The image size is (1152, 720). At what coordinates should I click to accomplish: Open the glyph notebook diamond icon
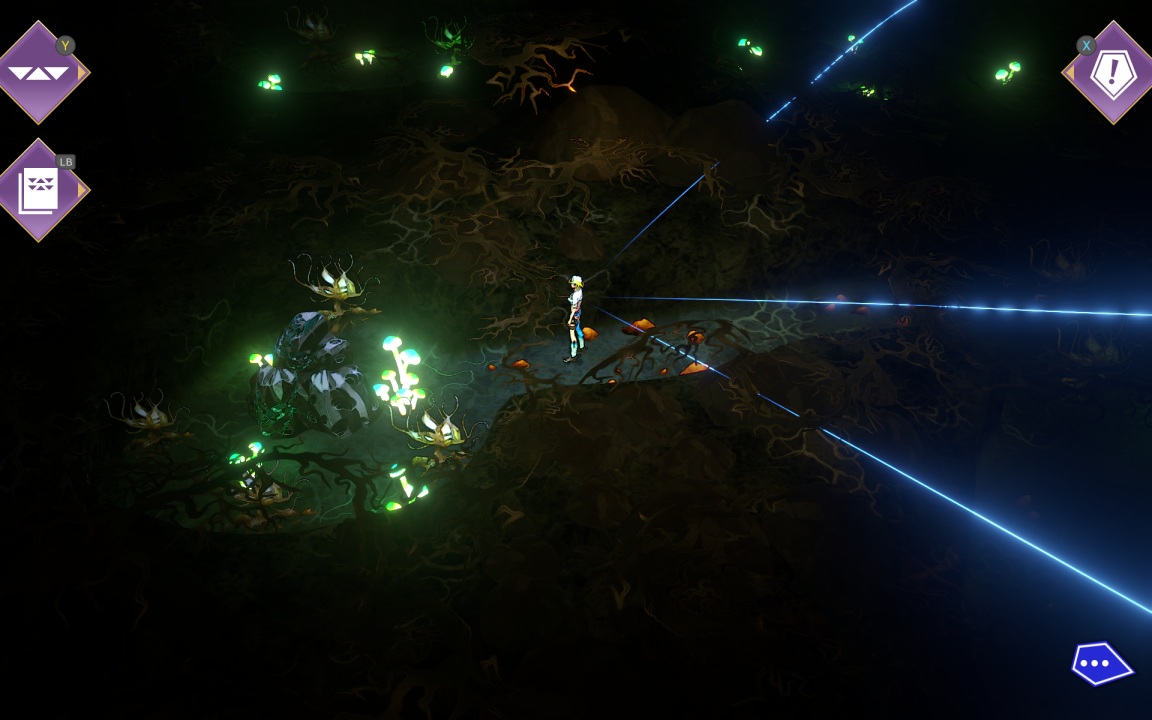tap(40, 190)
